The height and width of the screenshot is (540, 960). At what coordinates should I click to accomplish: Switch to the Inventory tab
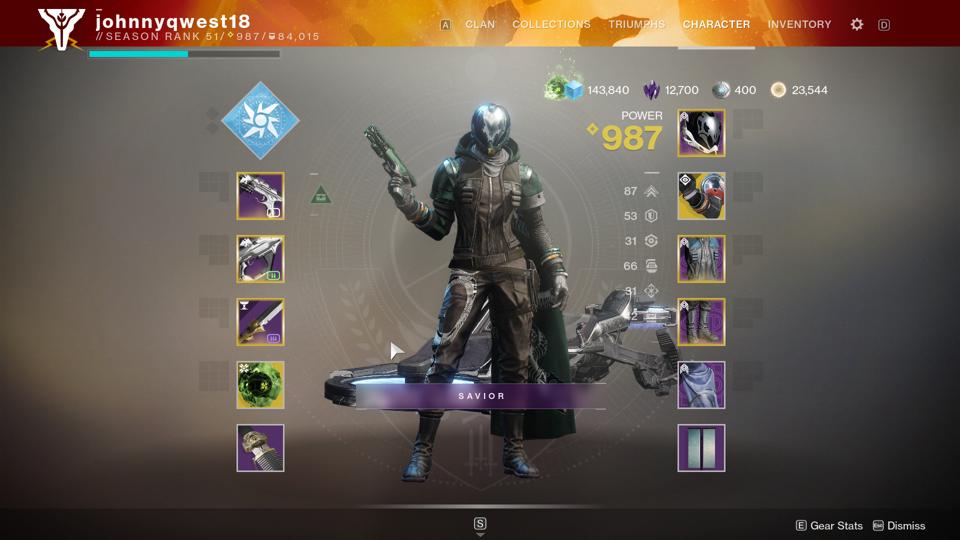(799, 24)
